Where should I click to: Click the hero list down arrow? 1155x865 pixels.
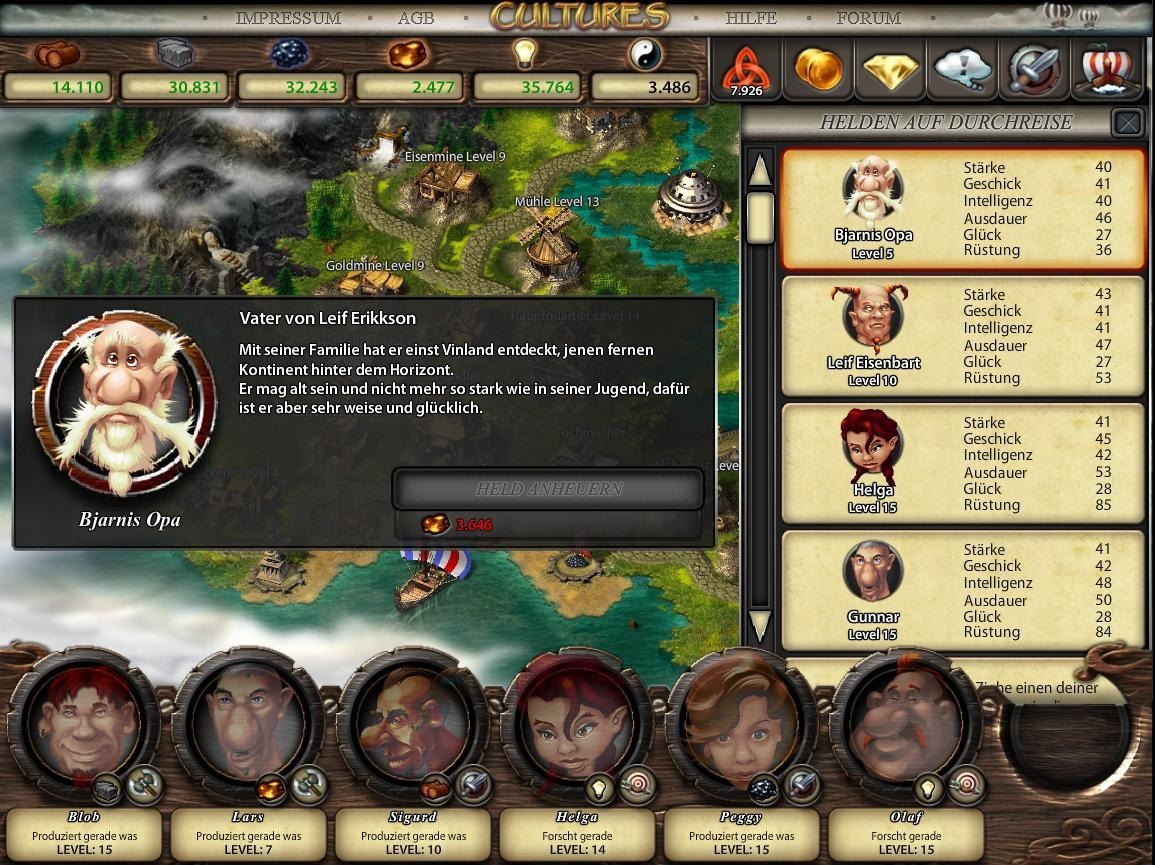point(760,625)
